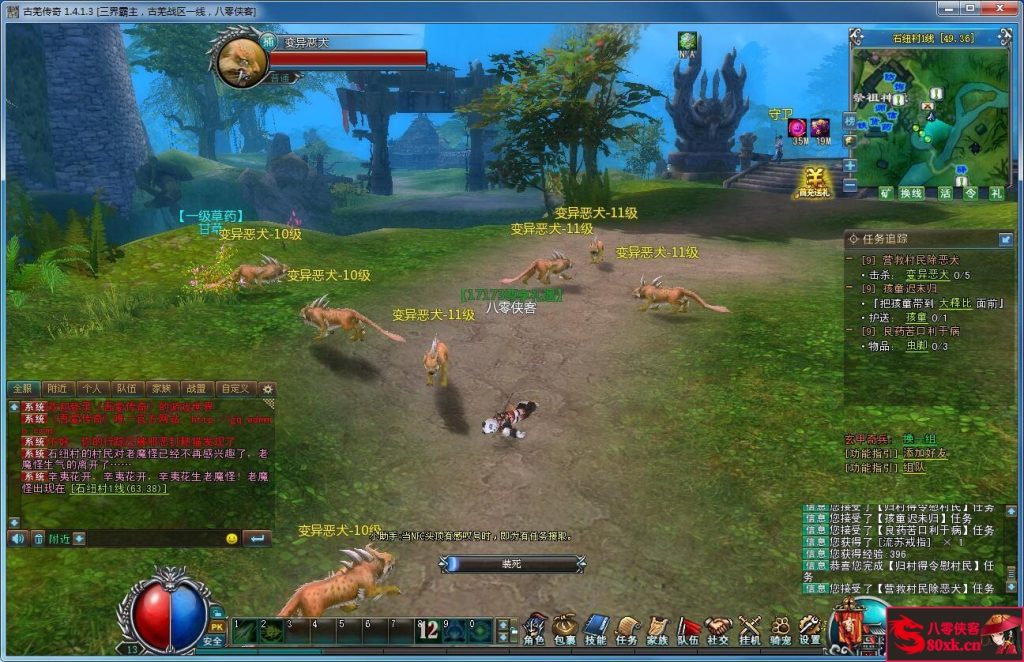The height and width of the screenshot is (662, 1024).
Task: Click the chat send enter button
Action: click(257, 539)
